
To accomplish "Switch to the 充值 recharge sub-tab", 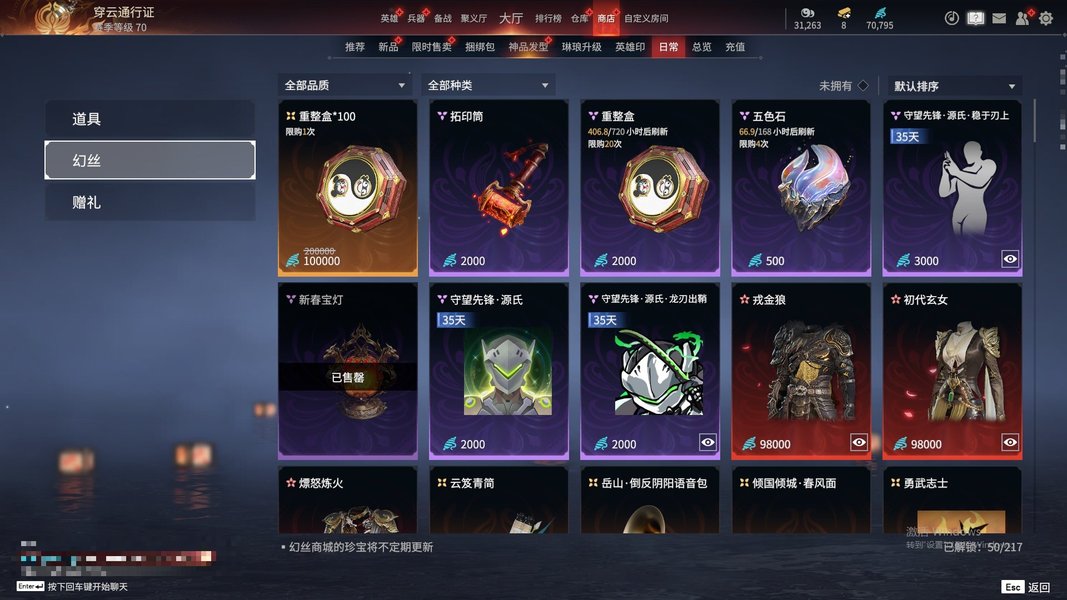I will point(735,47).
